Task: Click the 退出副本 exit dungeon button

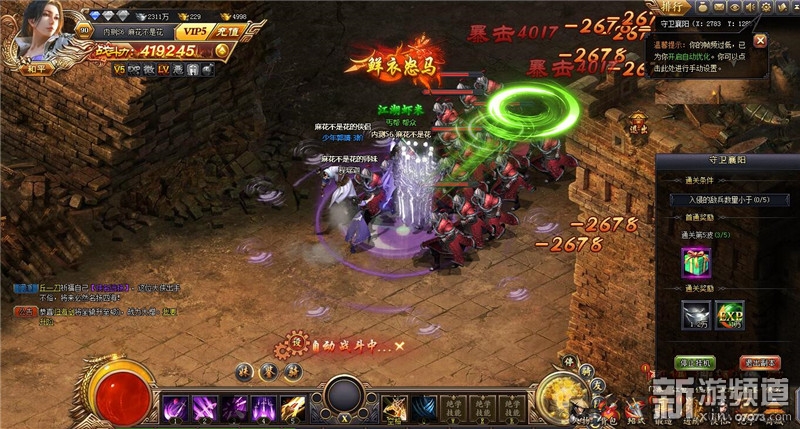Action: tap(757, 361)
